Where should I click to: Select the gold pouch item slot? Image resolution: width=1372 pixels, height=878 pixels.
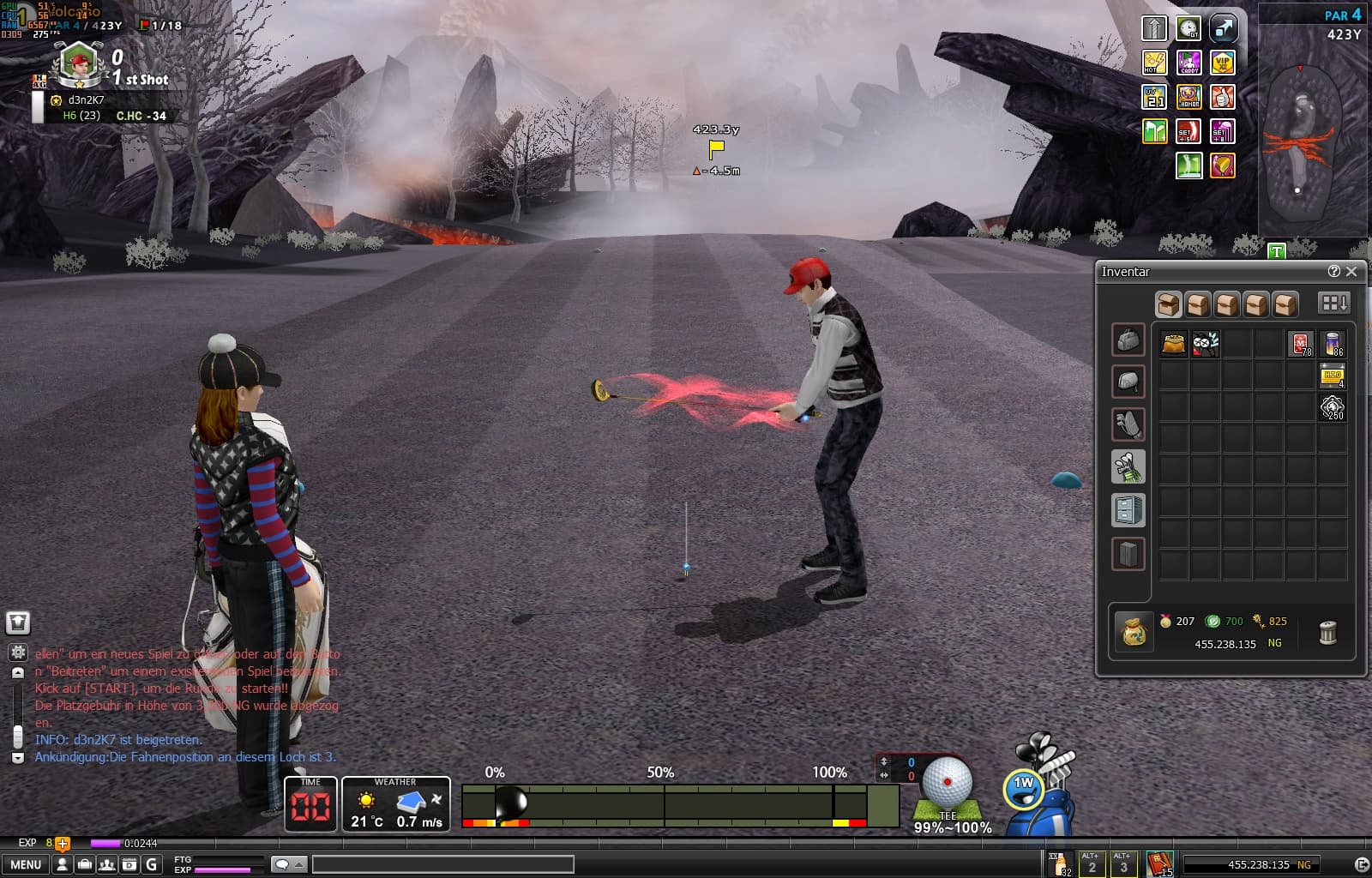tap(1173, 344)
